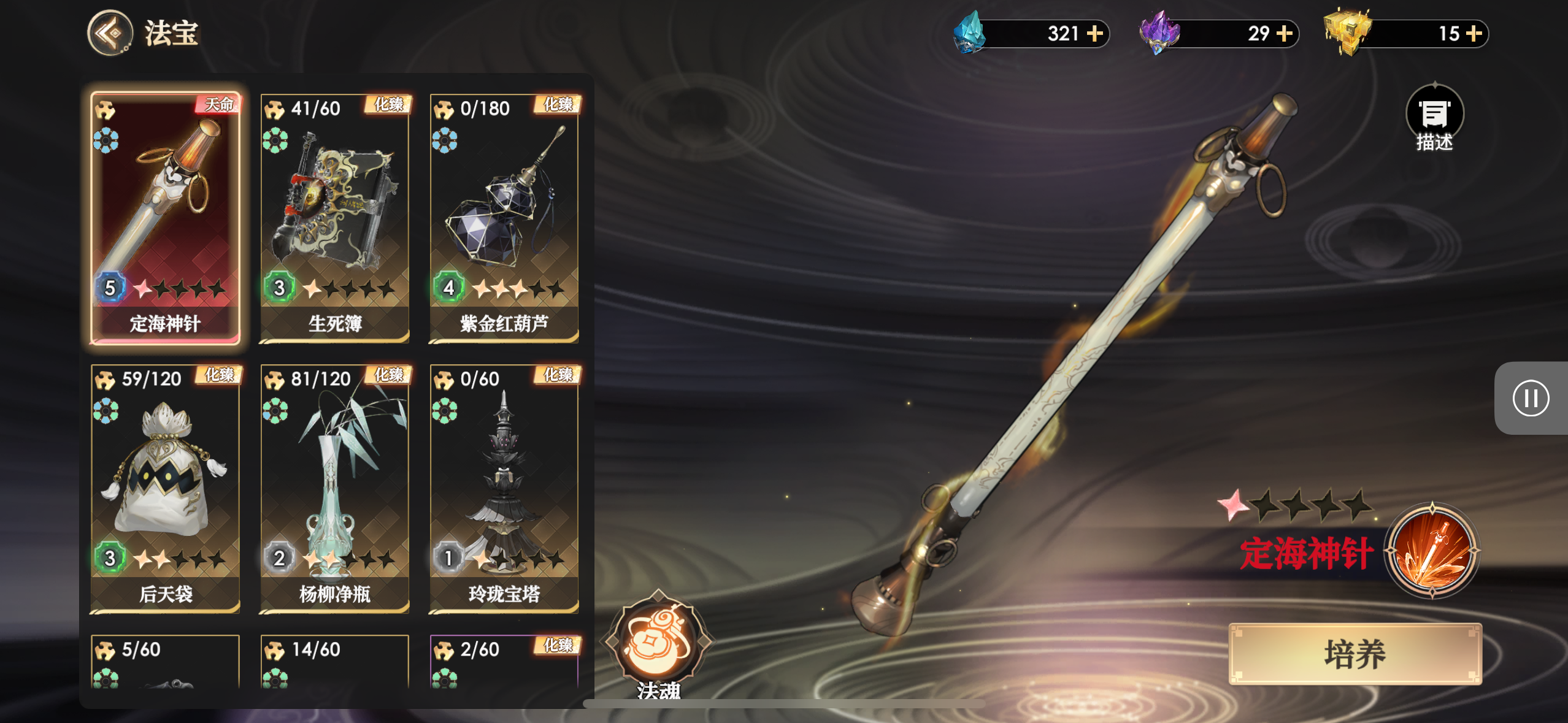Select the 杨柳净瓶 vase card
This screenshot has height=723, width=1568.
coord(335,488)
